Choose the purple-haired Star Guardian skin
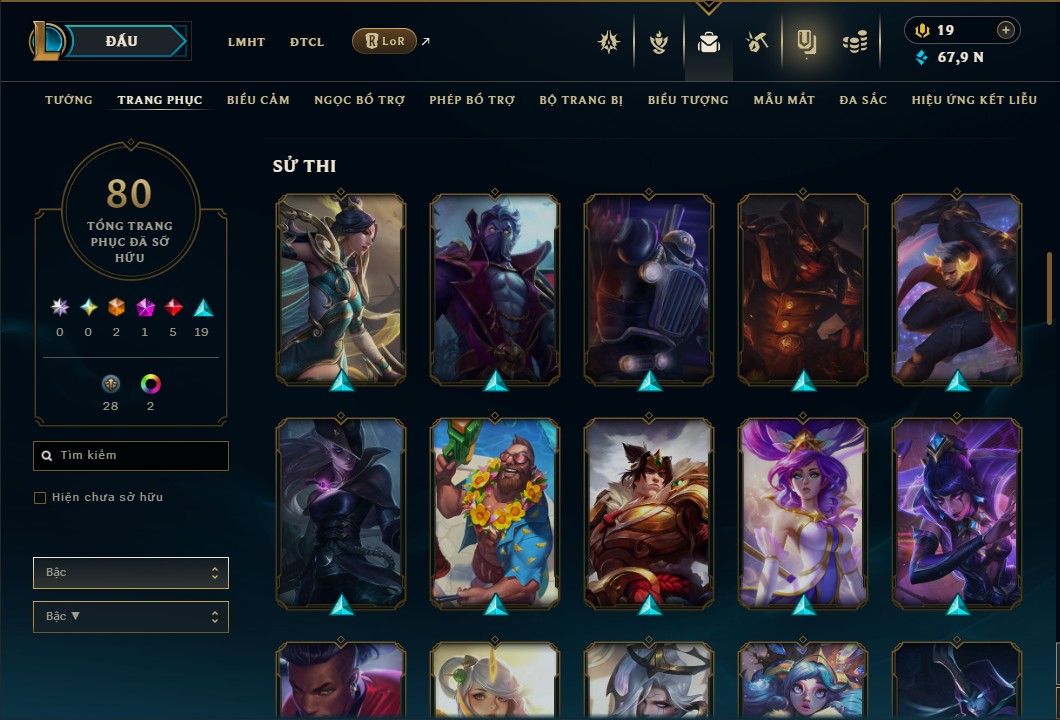Screen dimensions: 1060x720 tap(803, 510)
